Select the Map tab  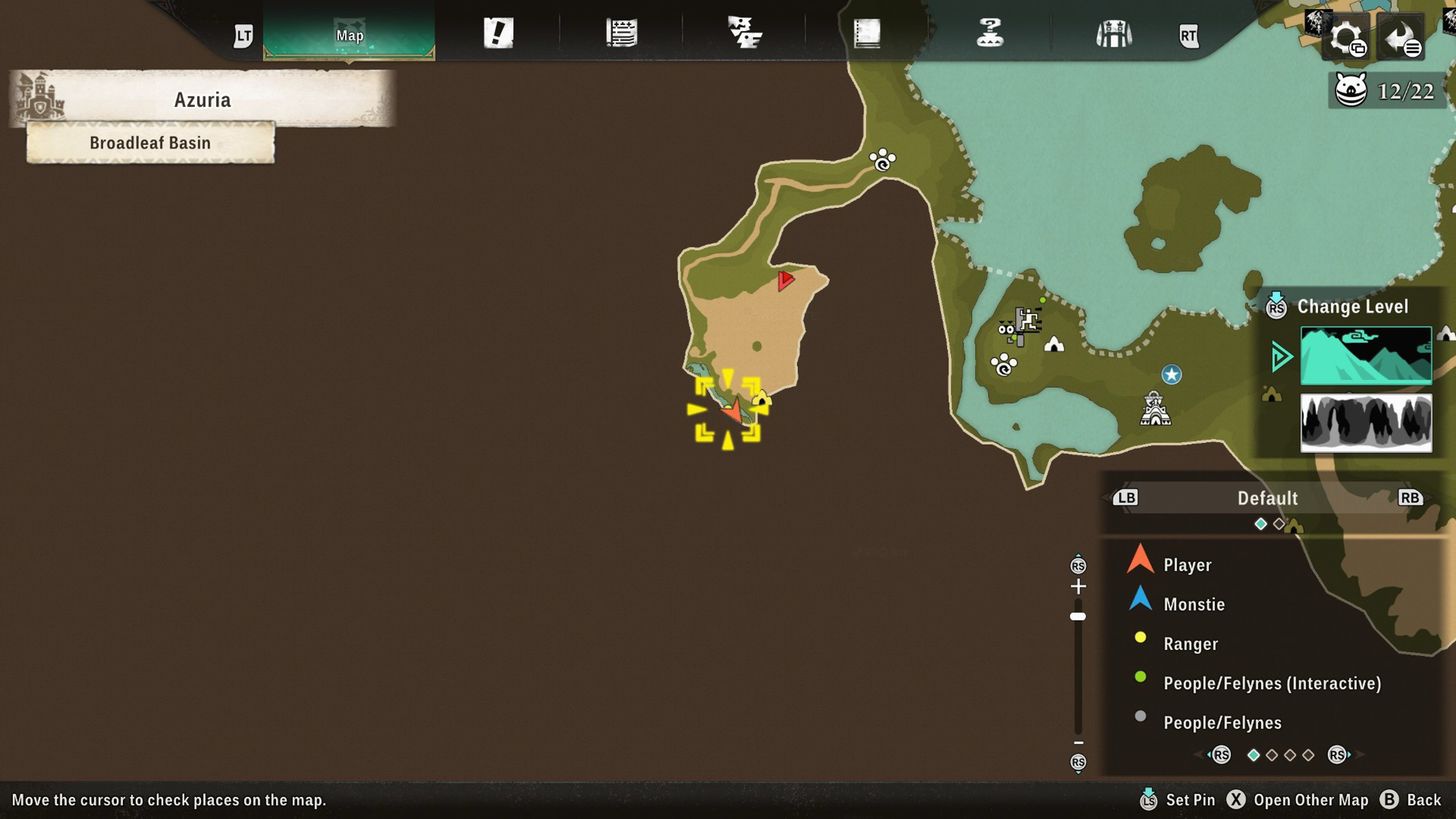tap(349, 35)
